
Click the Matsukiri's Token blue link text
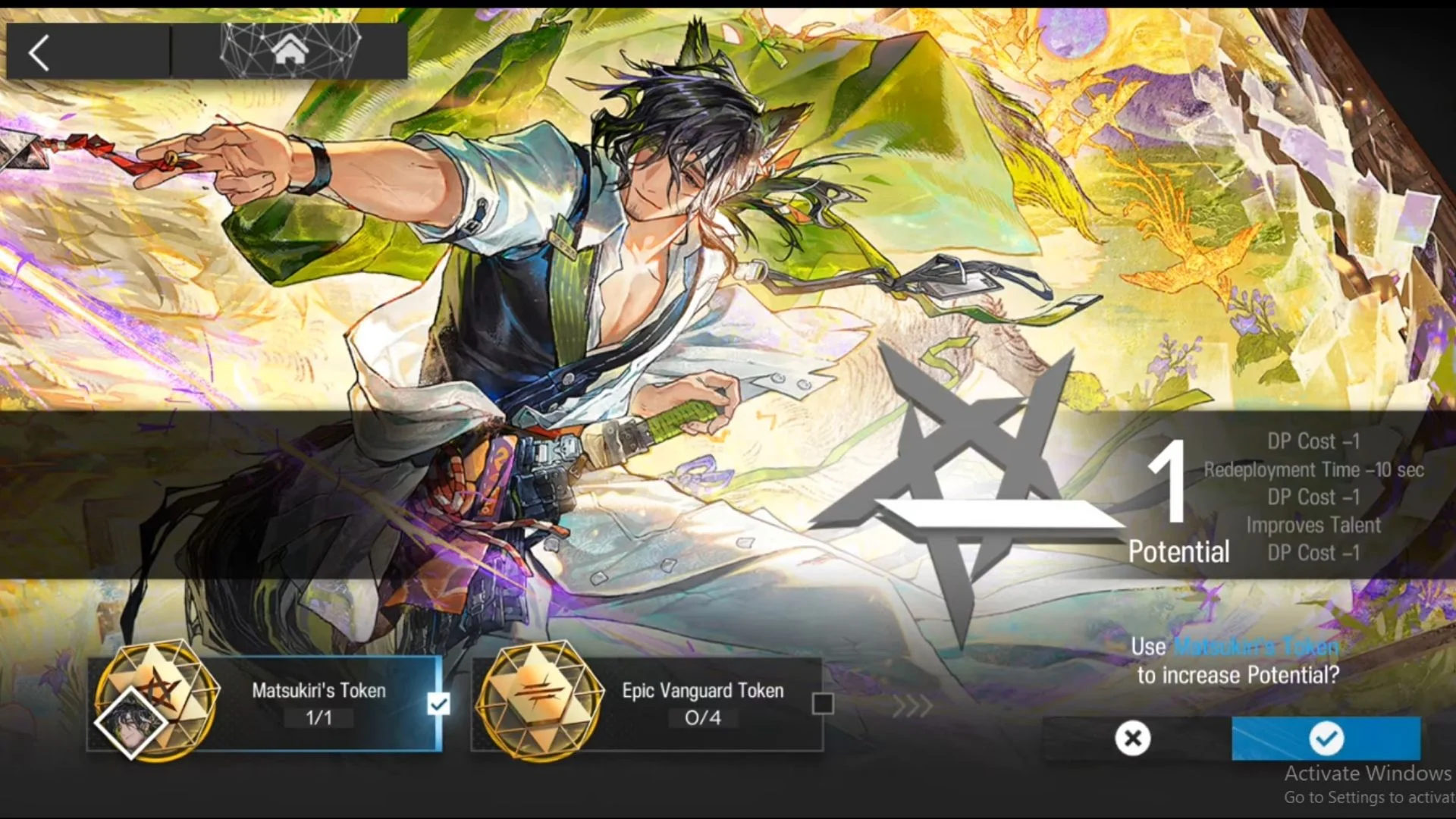pos(1256,648)
